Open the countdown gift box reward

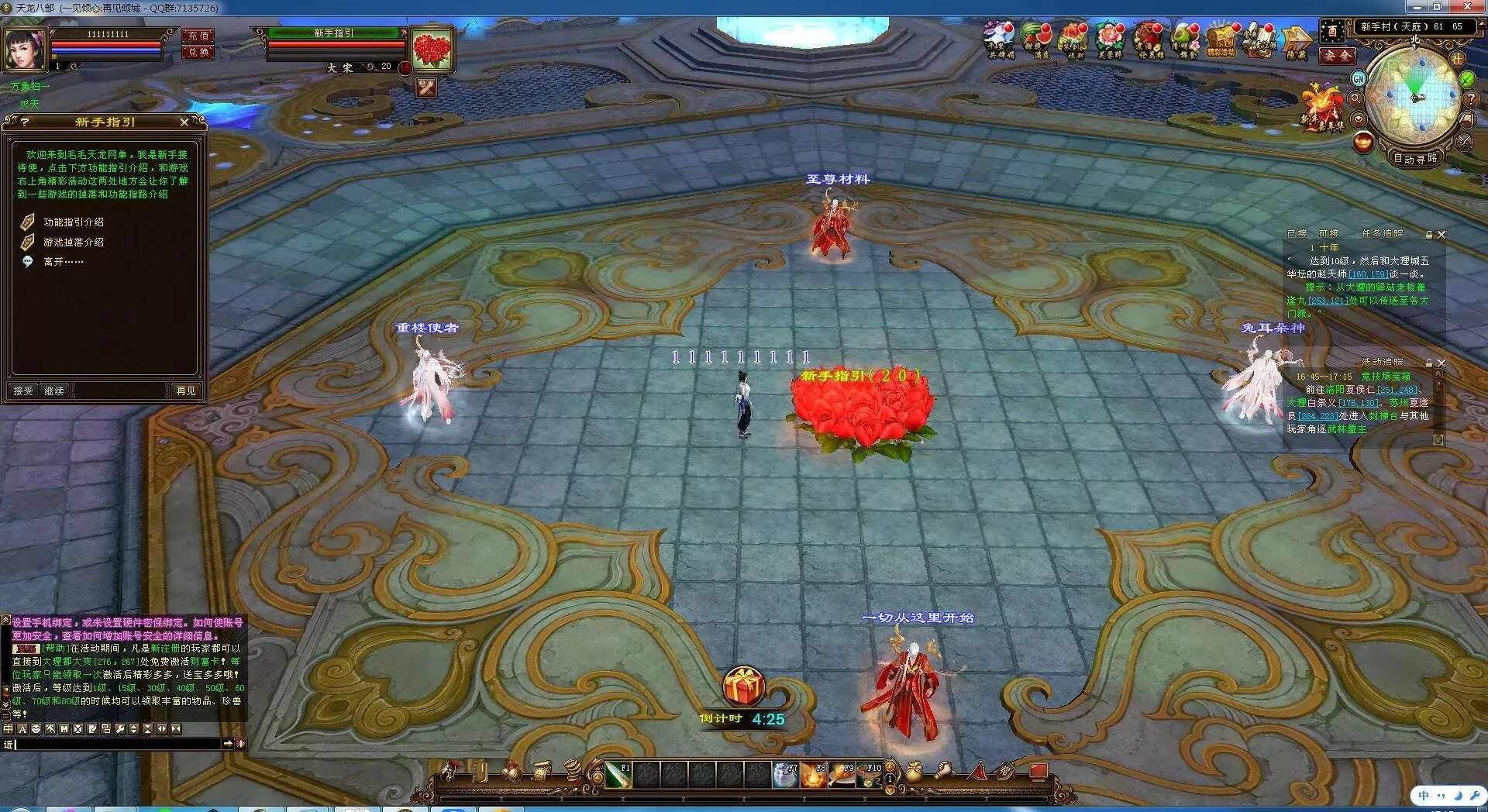[x=743, y=686]
